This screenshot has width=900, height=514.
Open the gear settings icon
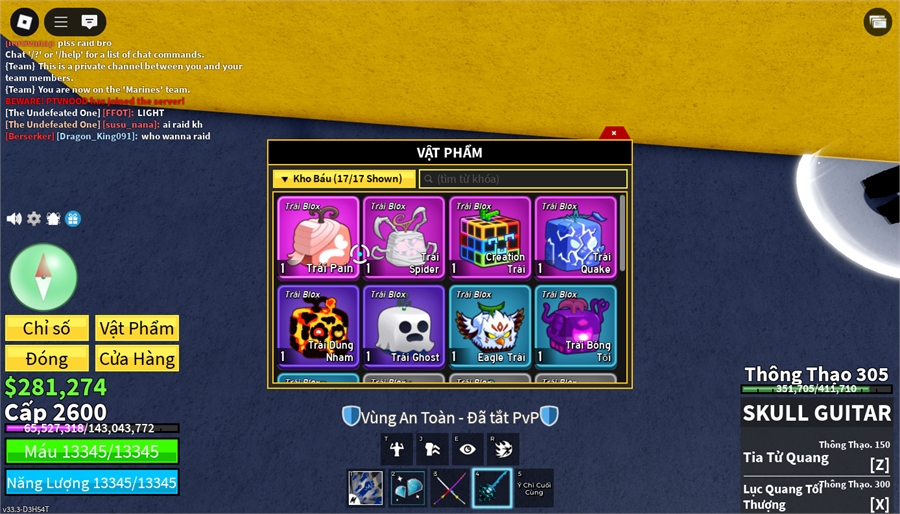[x=34, y=219]
